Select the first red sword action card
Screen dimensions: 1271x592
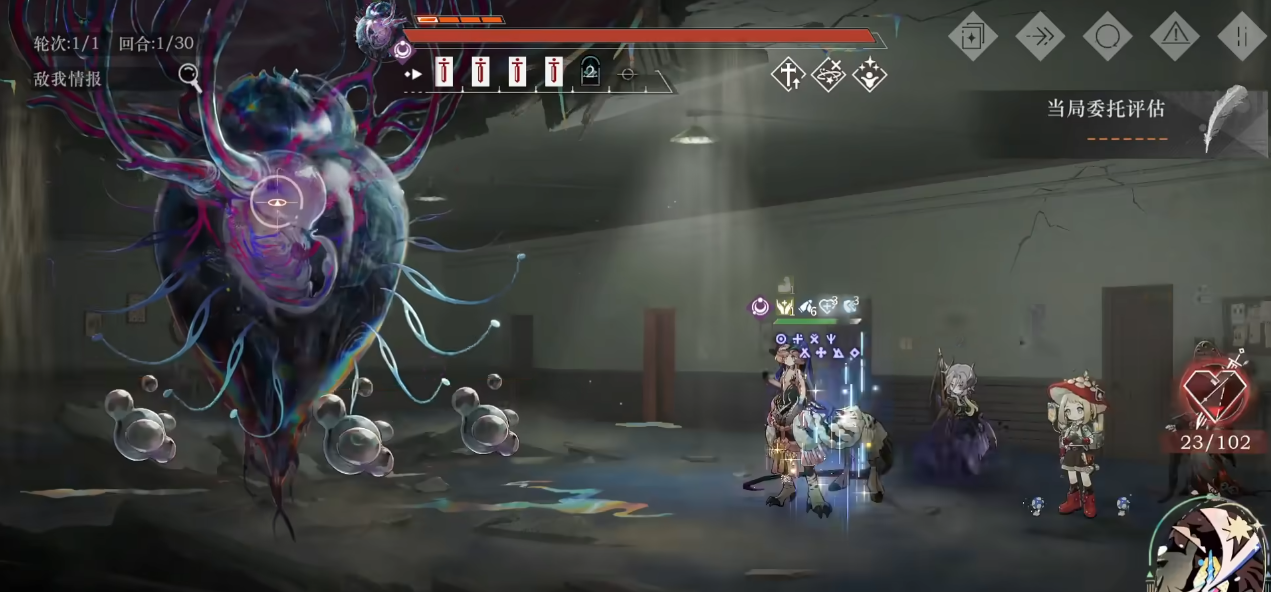[444, 71]
